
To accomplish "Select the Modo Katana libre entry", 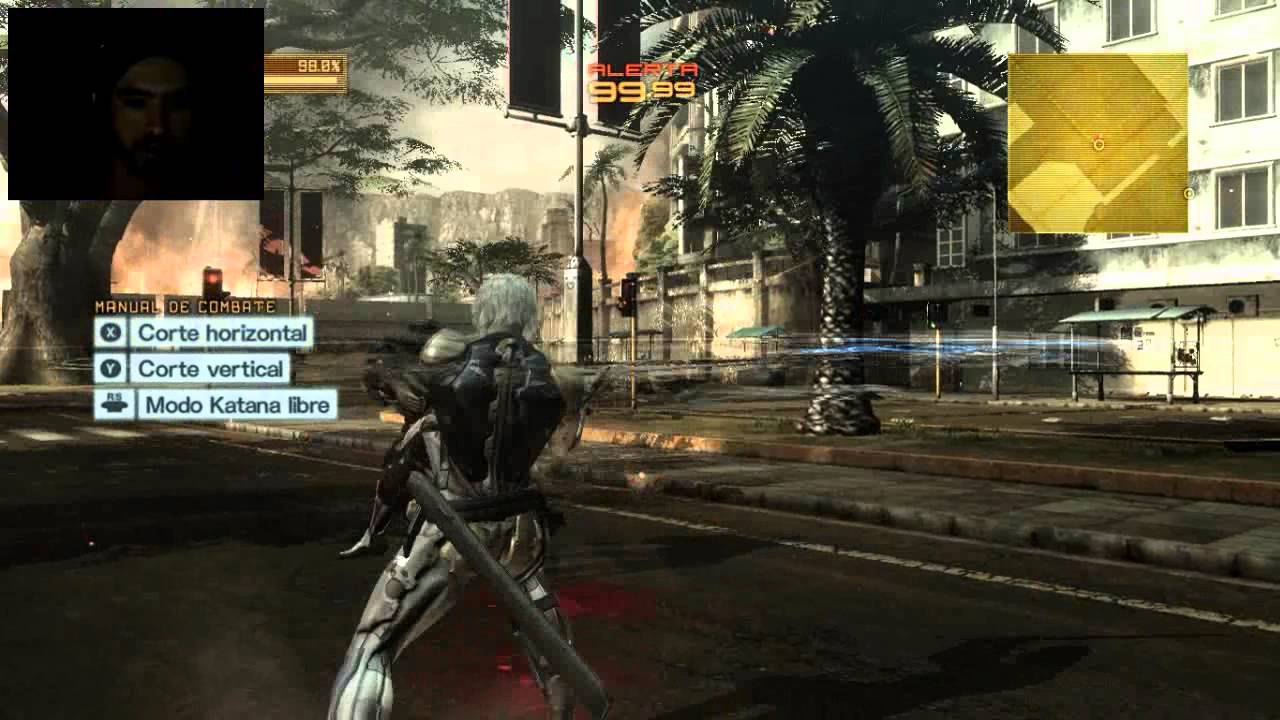I will [x=216, y=405].
